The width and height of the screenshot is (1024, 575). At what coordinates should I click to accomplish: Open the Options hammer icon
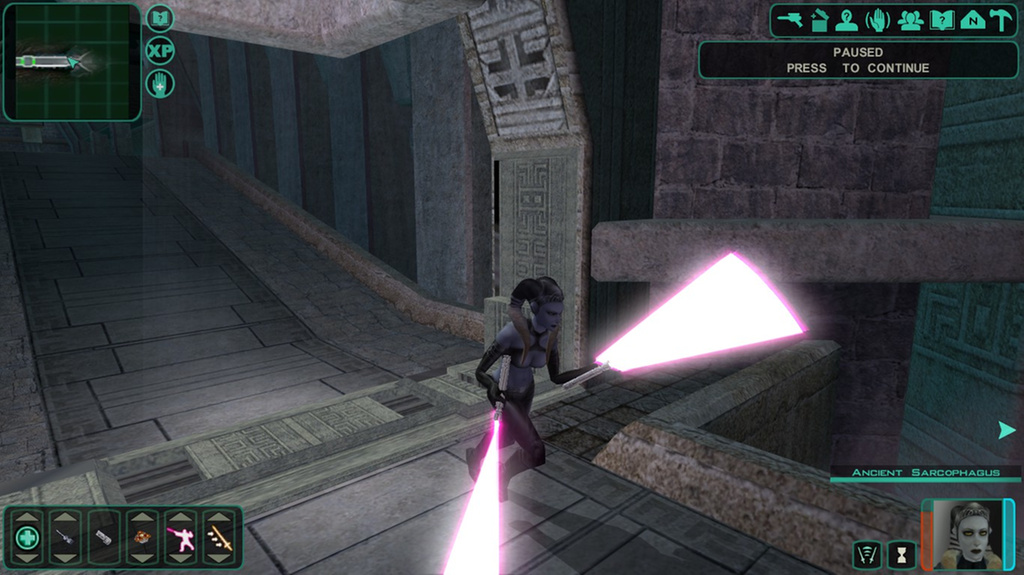pyautogui.click(x=1001, y=20)
